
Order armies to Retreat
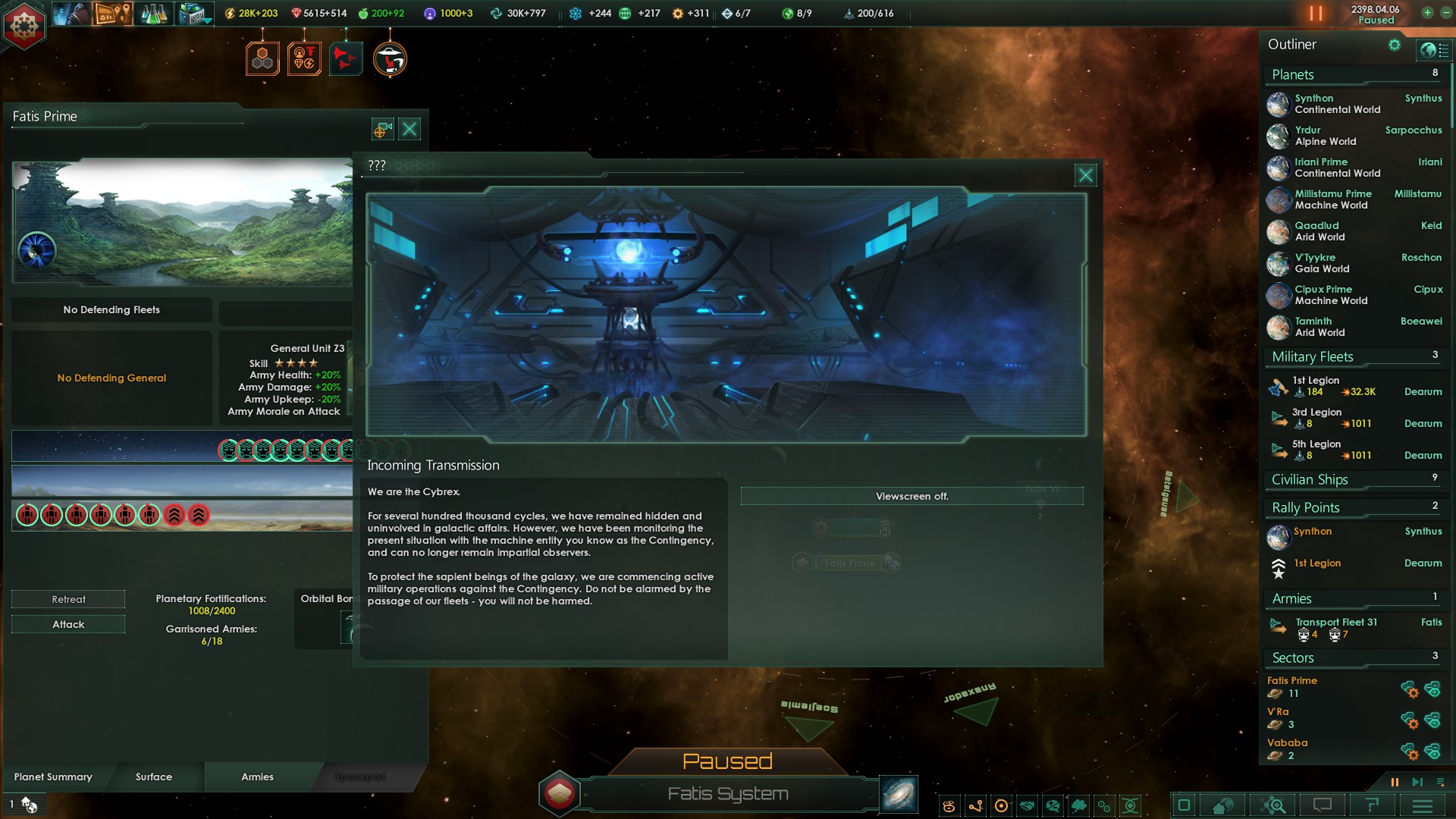68,599
